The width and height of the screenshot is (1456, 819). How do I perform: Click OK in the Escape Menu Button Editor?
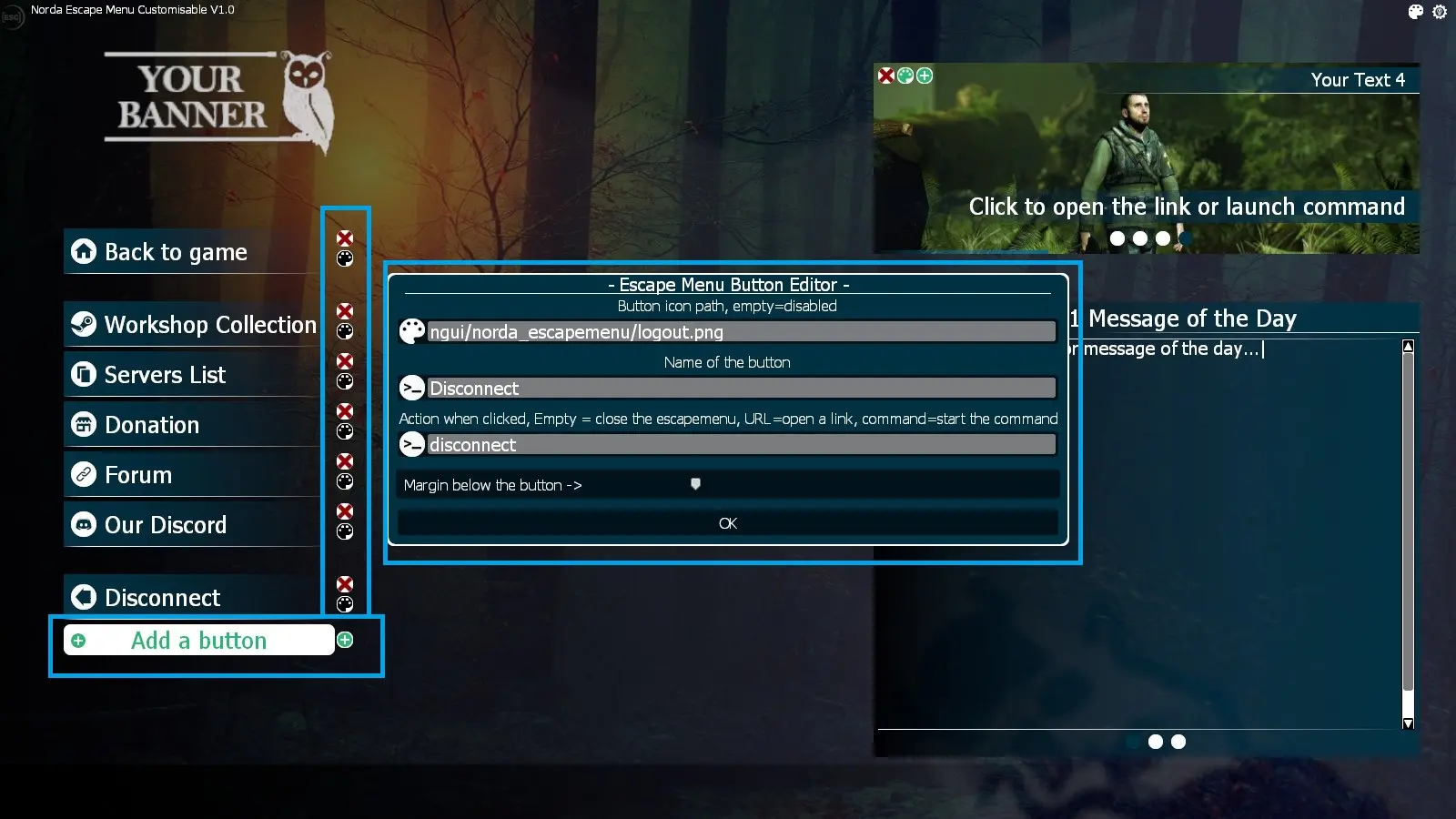726,522
